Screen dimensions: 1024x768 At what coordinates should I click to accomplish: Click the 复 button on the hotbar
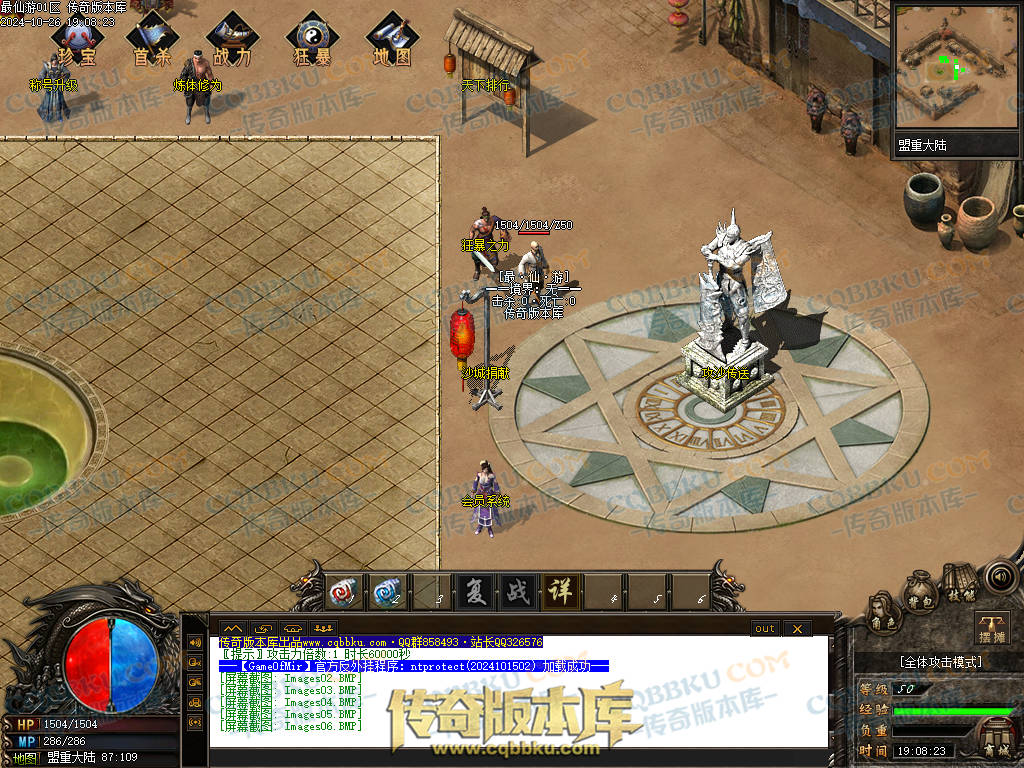475,592
